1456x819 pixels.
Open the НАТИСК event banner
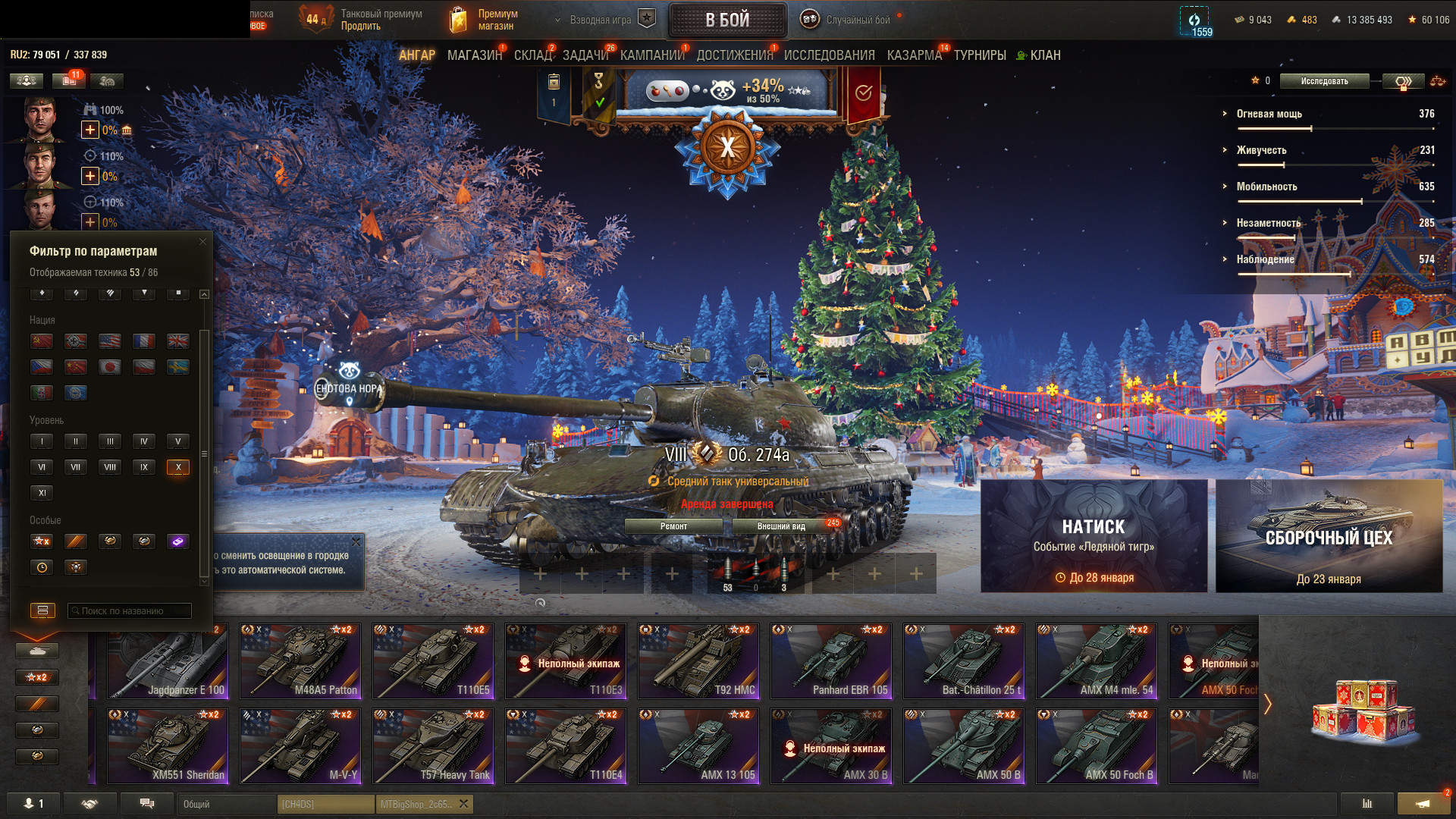coord(1094,535)
